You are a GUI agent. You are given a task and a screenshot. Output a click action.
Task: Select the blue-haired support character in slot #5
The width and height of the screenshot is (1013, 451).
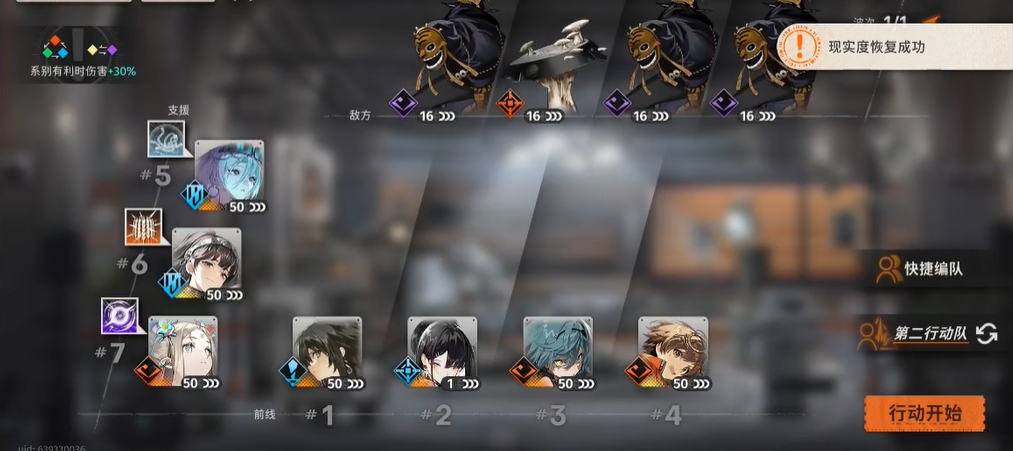tap(229, 174)
